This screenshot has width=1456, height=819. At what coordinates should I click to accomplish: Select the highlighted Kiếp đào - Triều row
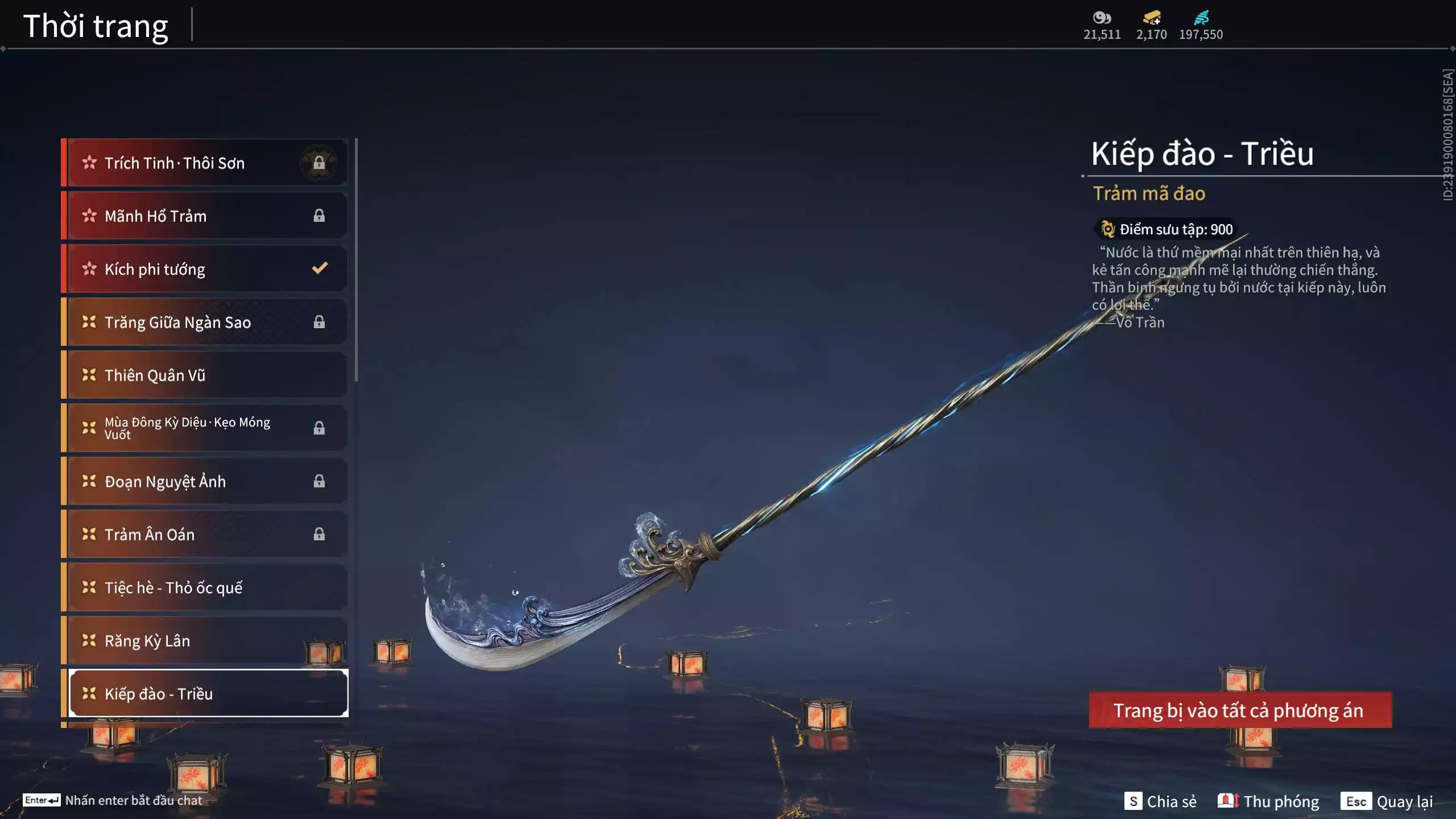(208, 694)
